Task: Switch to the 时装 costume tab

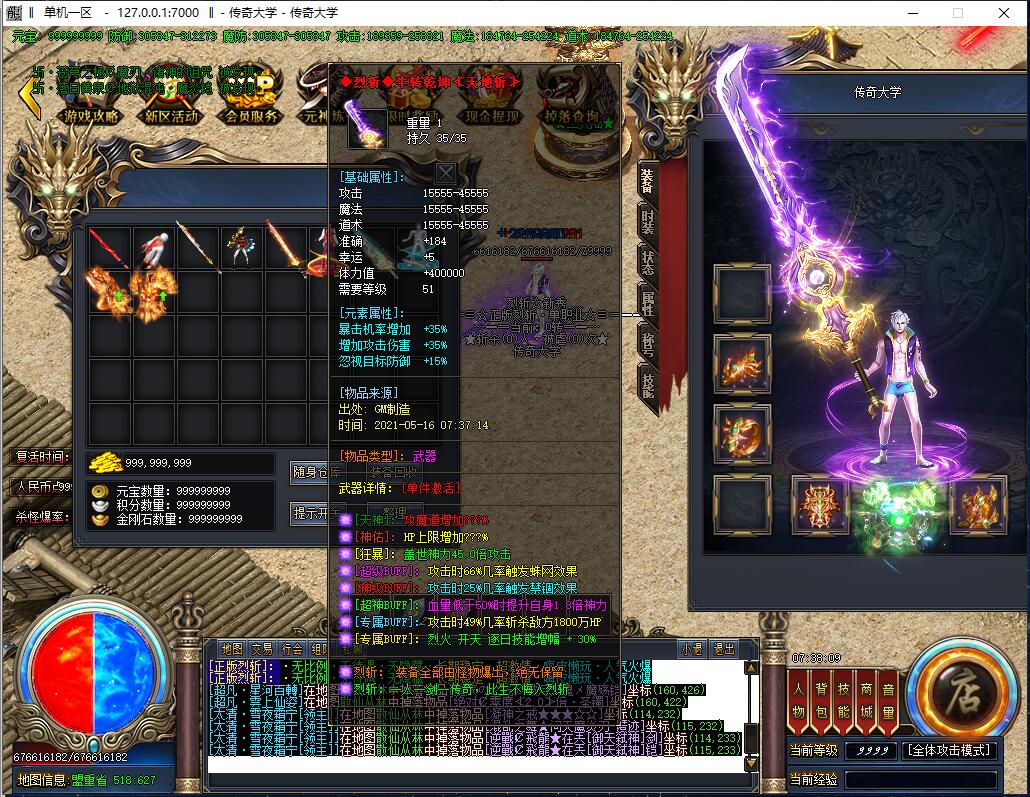Action: pyautogui.click(x=647, y=222)
